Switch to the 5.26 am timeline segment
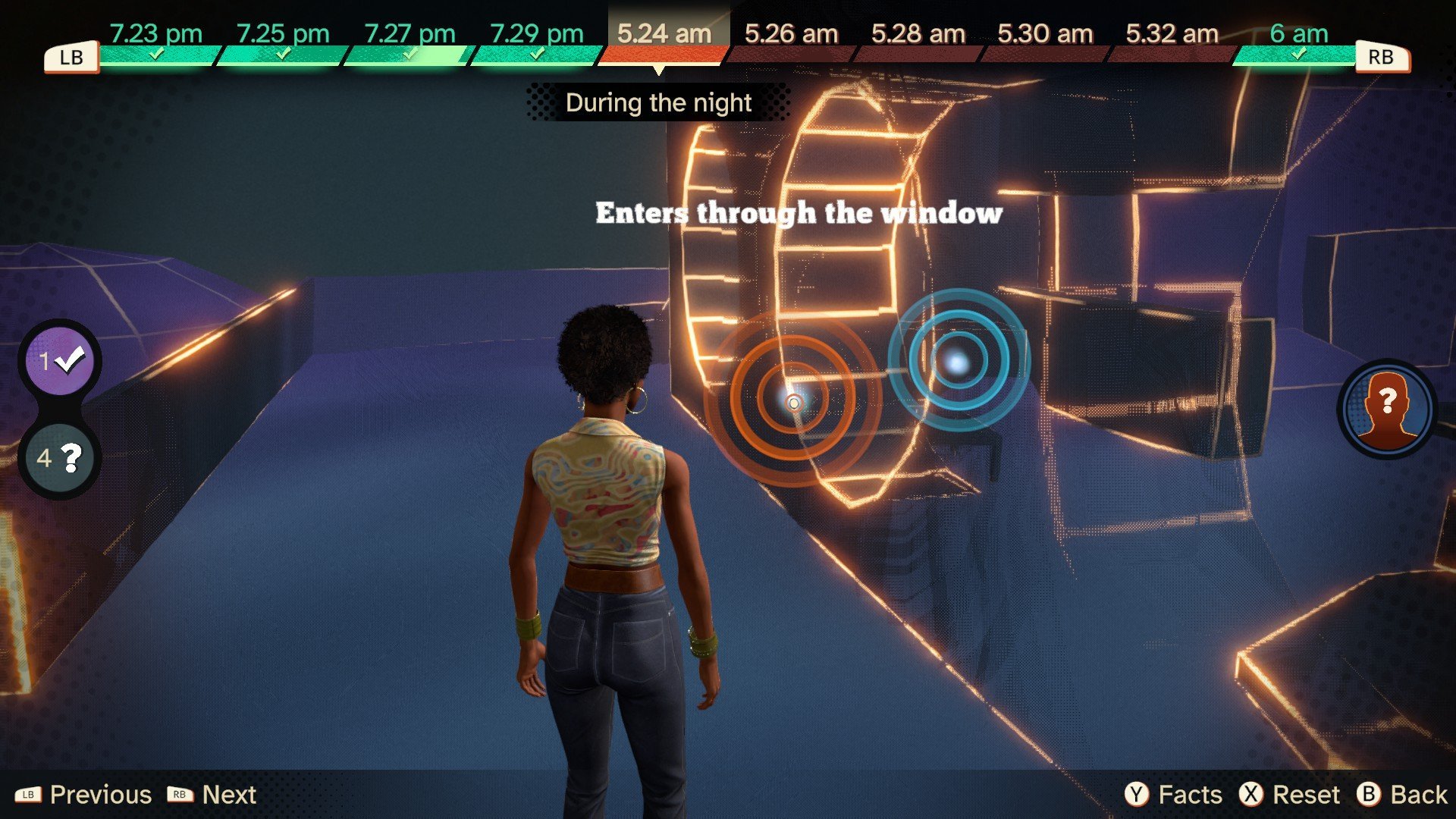The width and height of the screenshot is (1456, 819). [791, 42]
